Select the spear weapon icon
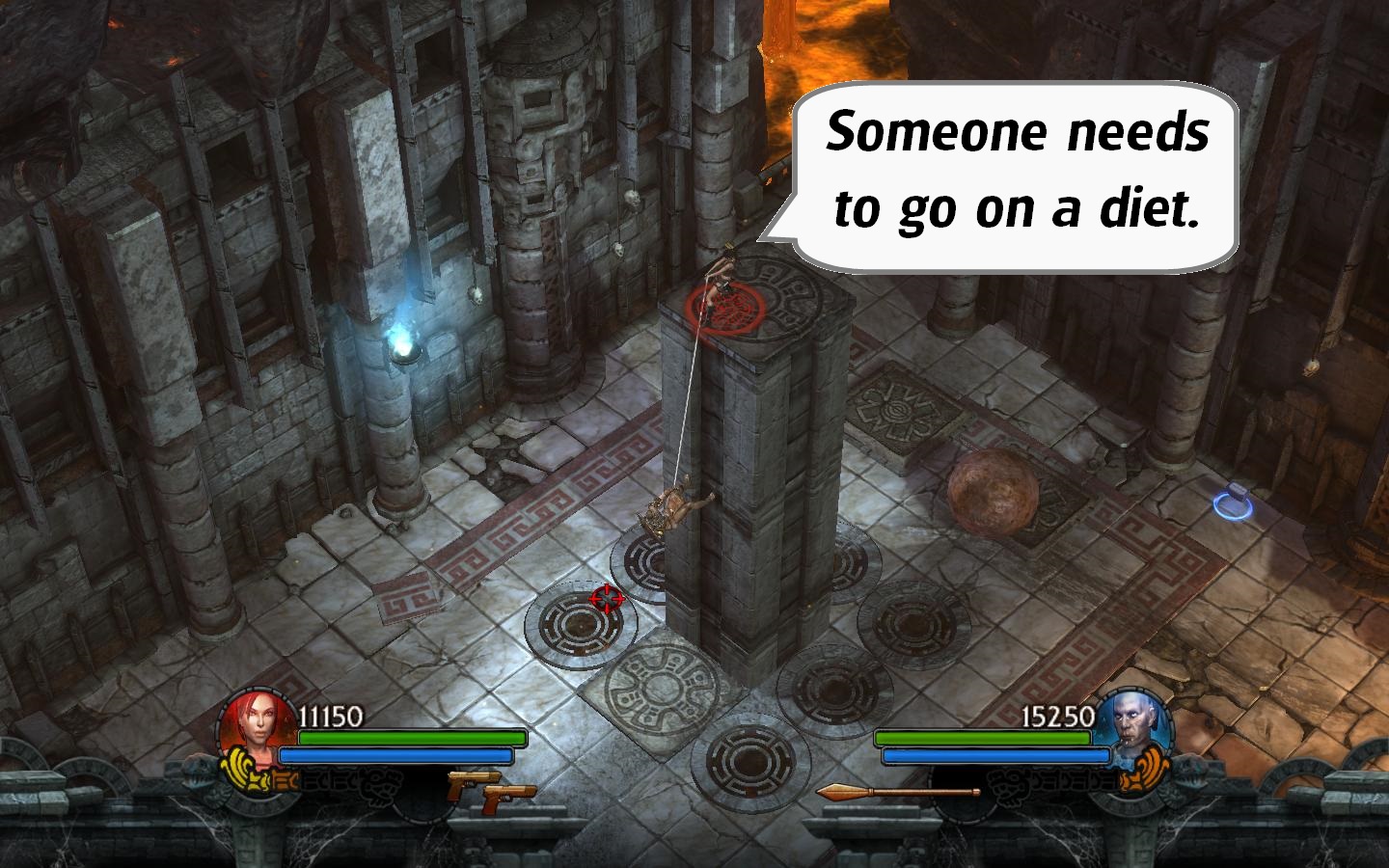1389x868 pixels. [x=897, y=793]
